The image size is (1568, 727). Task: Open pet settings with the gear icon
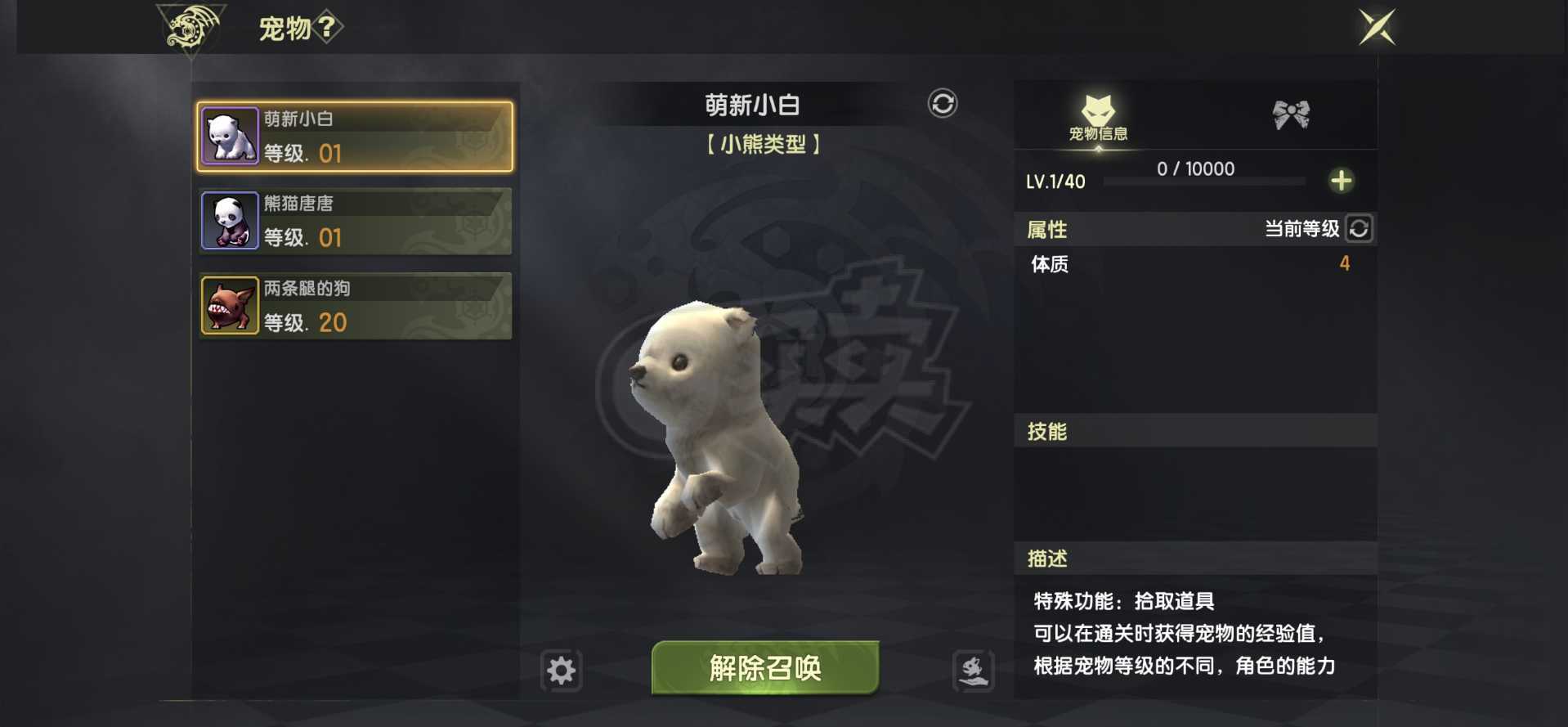point(560,670)
